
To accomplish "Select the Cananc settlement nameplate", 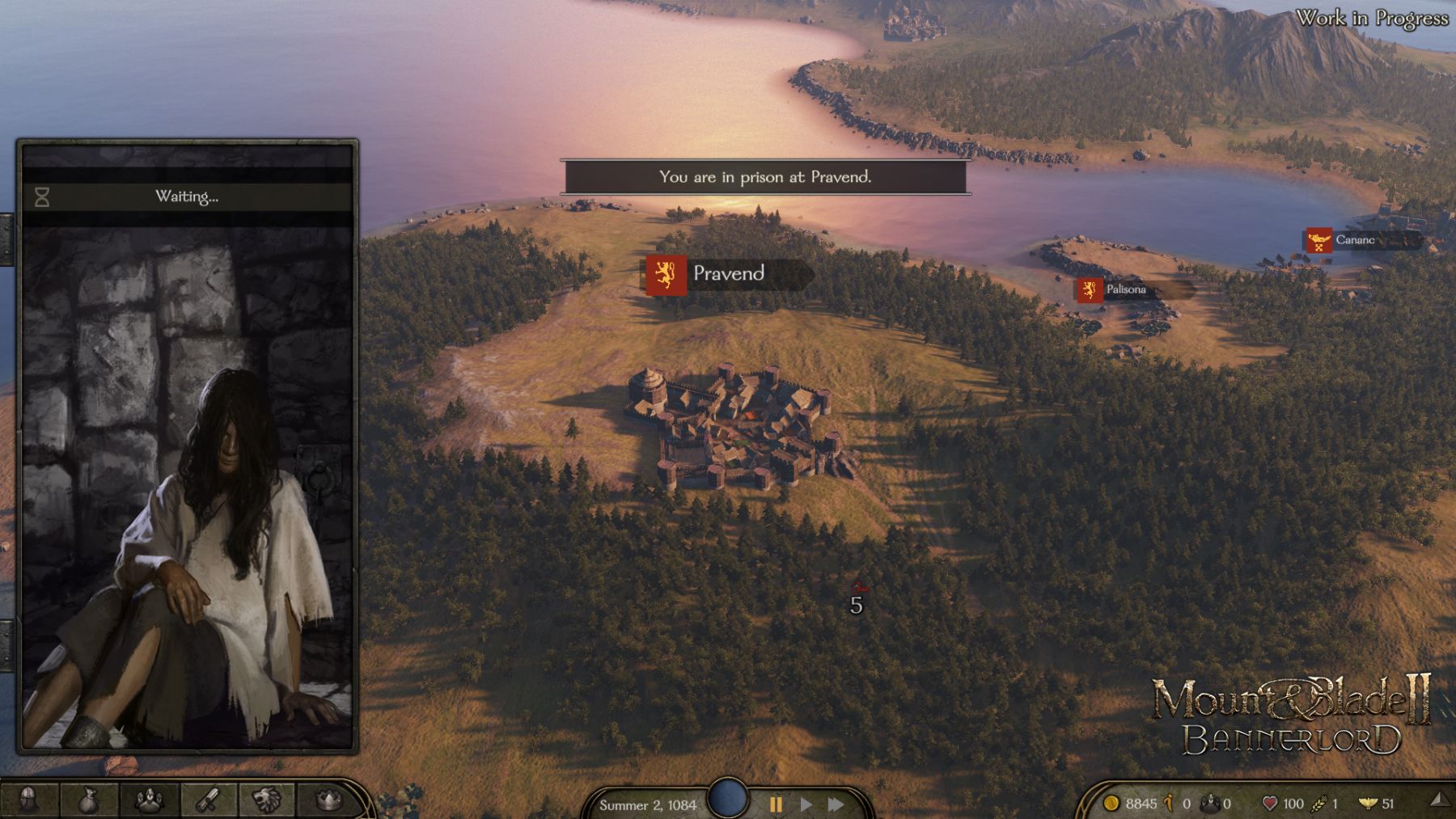I will point(1354,240).
